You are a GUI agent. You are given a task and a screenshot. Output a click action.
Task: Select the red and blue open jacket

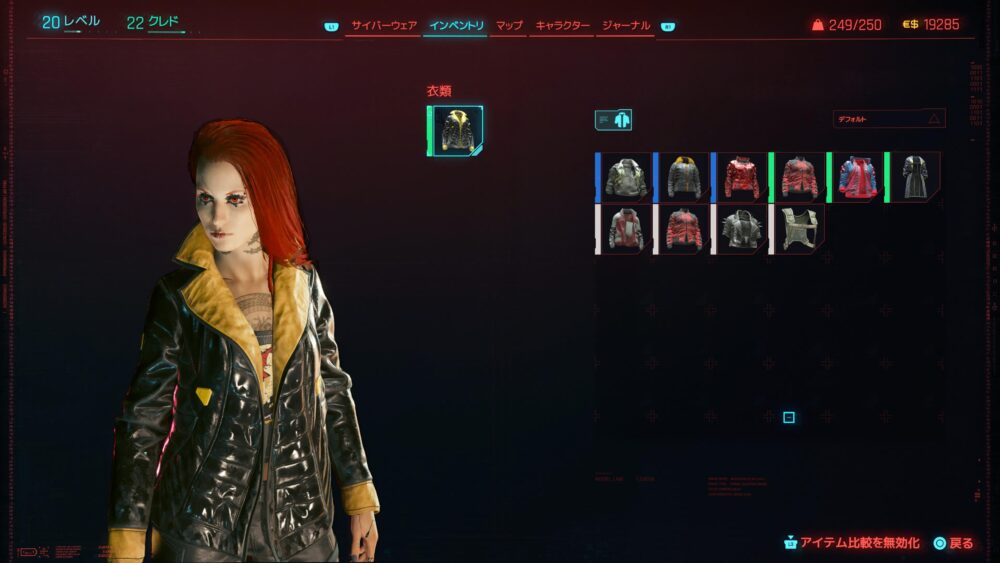tap(858, 177)
